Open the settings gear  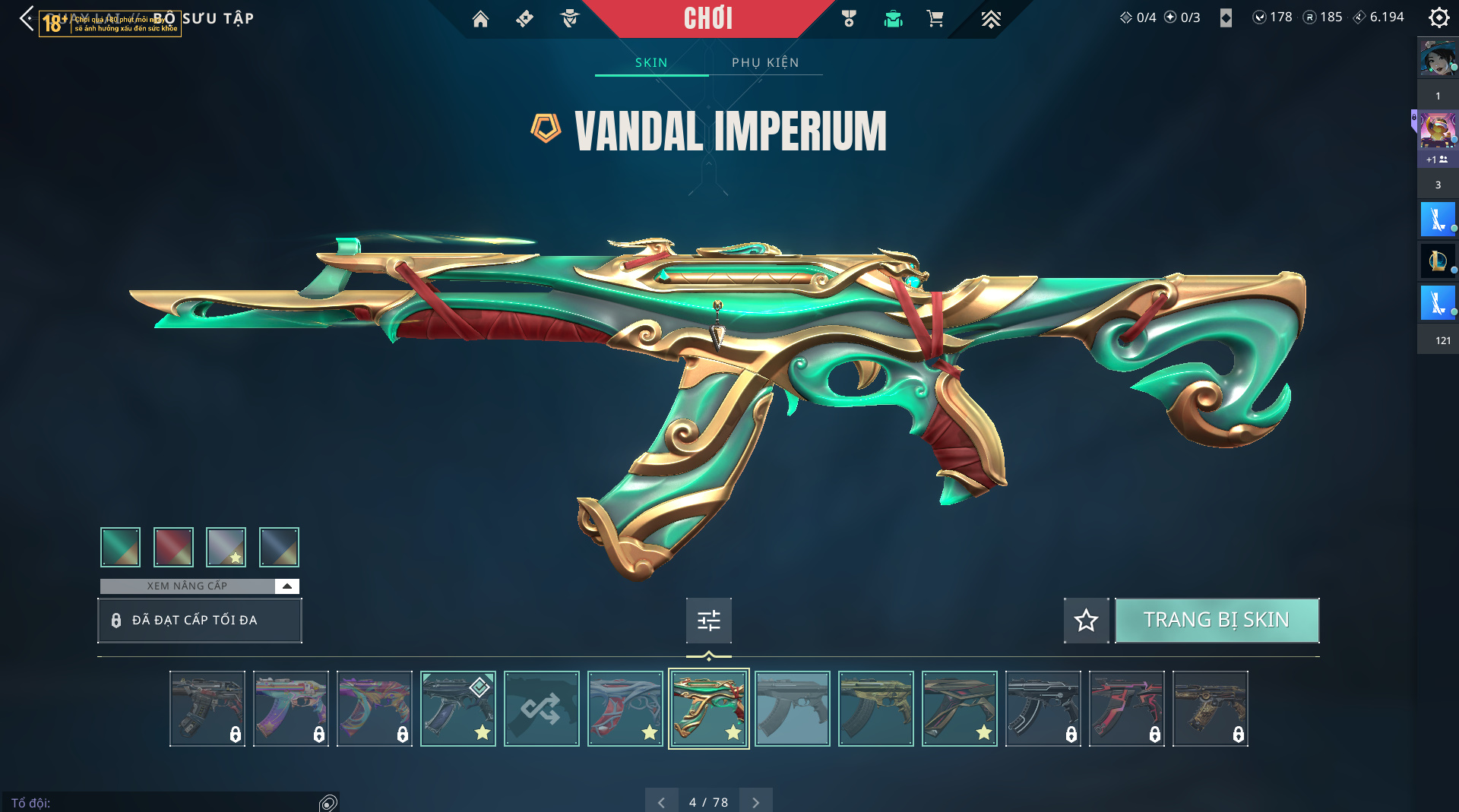pyautogui.click(x=1438, y=17)
